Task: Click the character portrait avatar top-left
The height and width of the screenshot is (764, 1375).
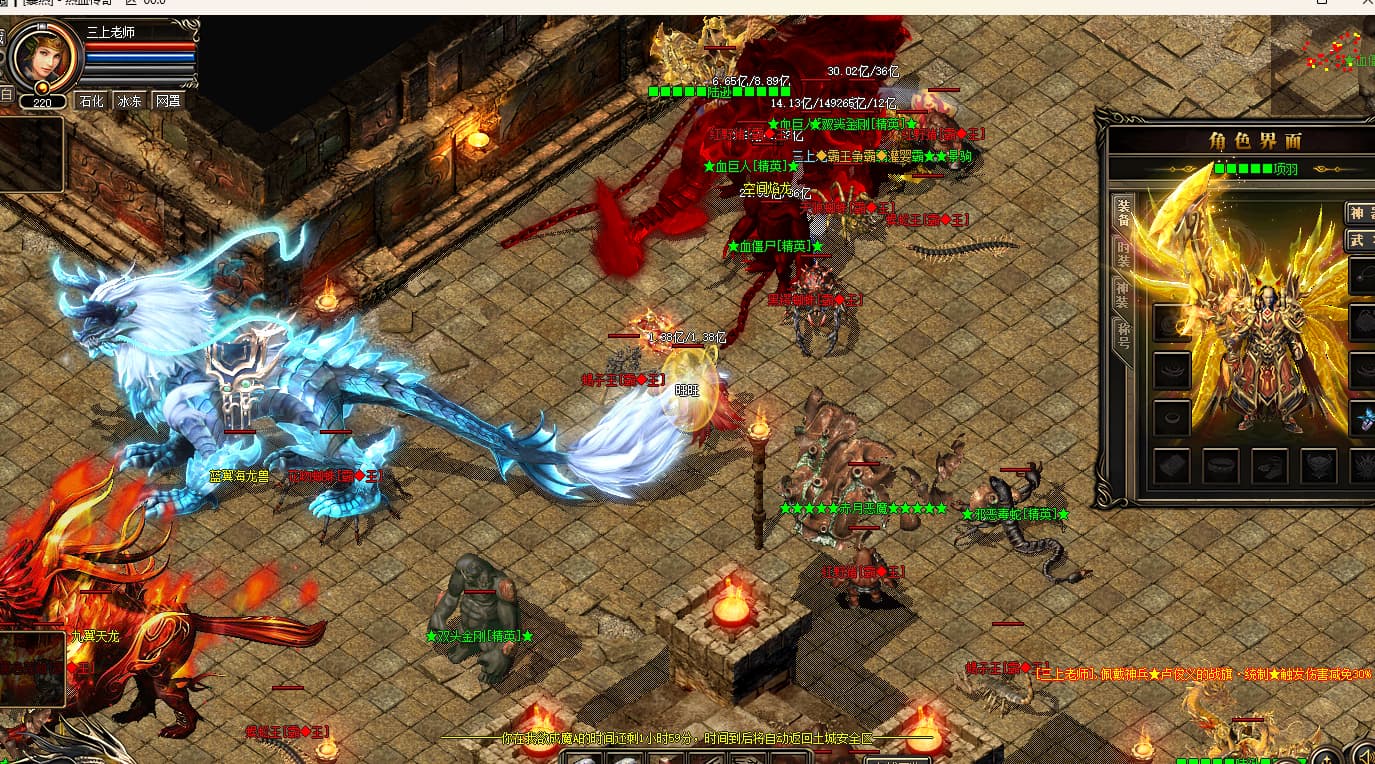Action: point(45,55)
